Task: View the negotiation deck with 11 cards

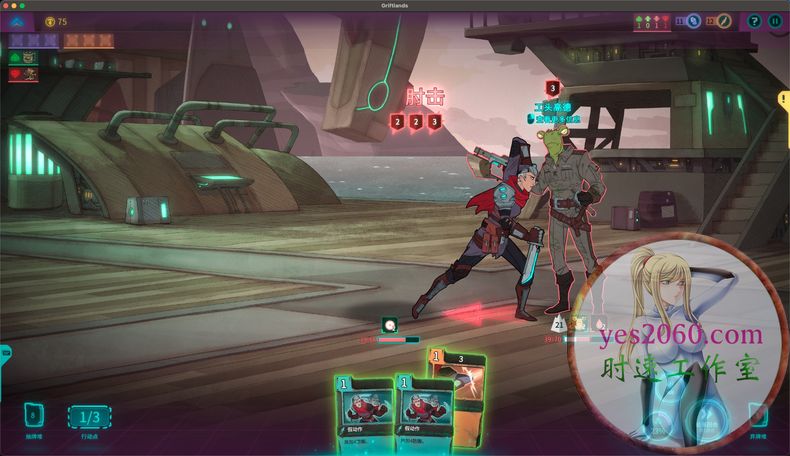Action: coord(692,21)
